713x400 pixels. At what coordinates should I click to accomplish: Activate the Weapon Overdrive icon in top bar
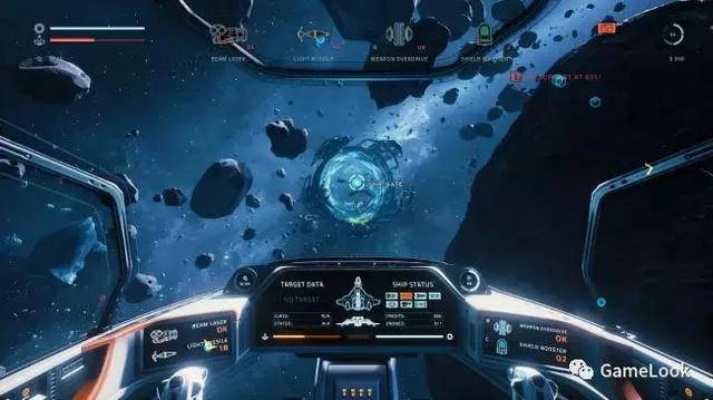coord(402,34)
